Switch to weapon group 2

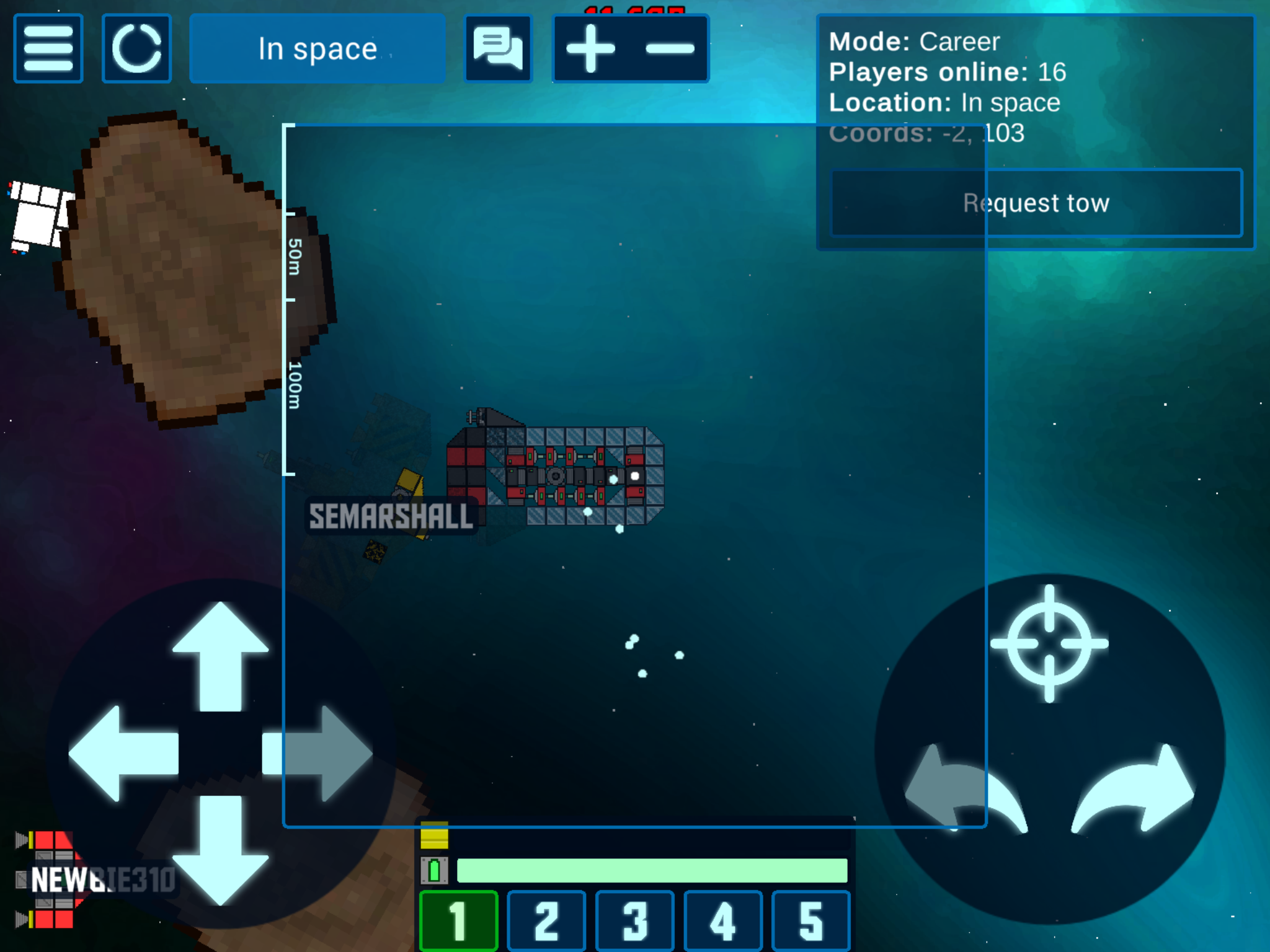pyautogui.click(x=547, y=921)
